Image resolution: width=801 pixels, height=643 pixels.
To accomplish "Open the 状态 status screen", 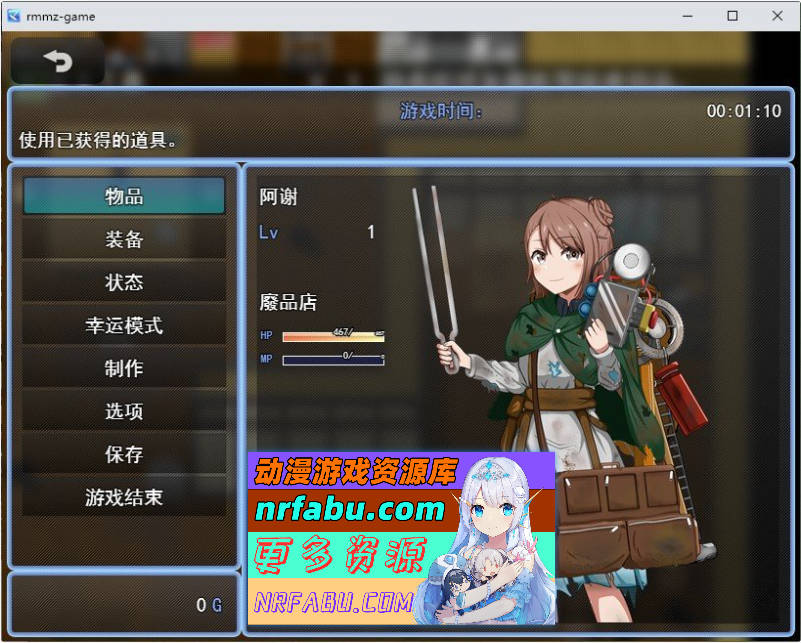I will [x=124, y=283].
